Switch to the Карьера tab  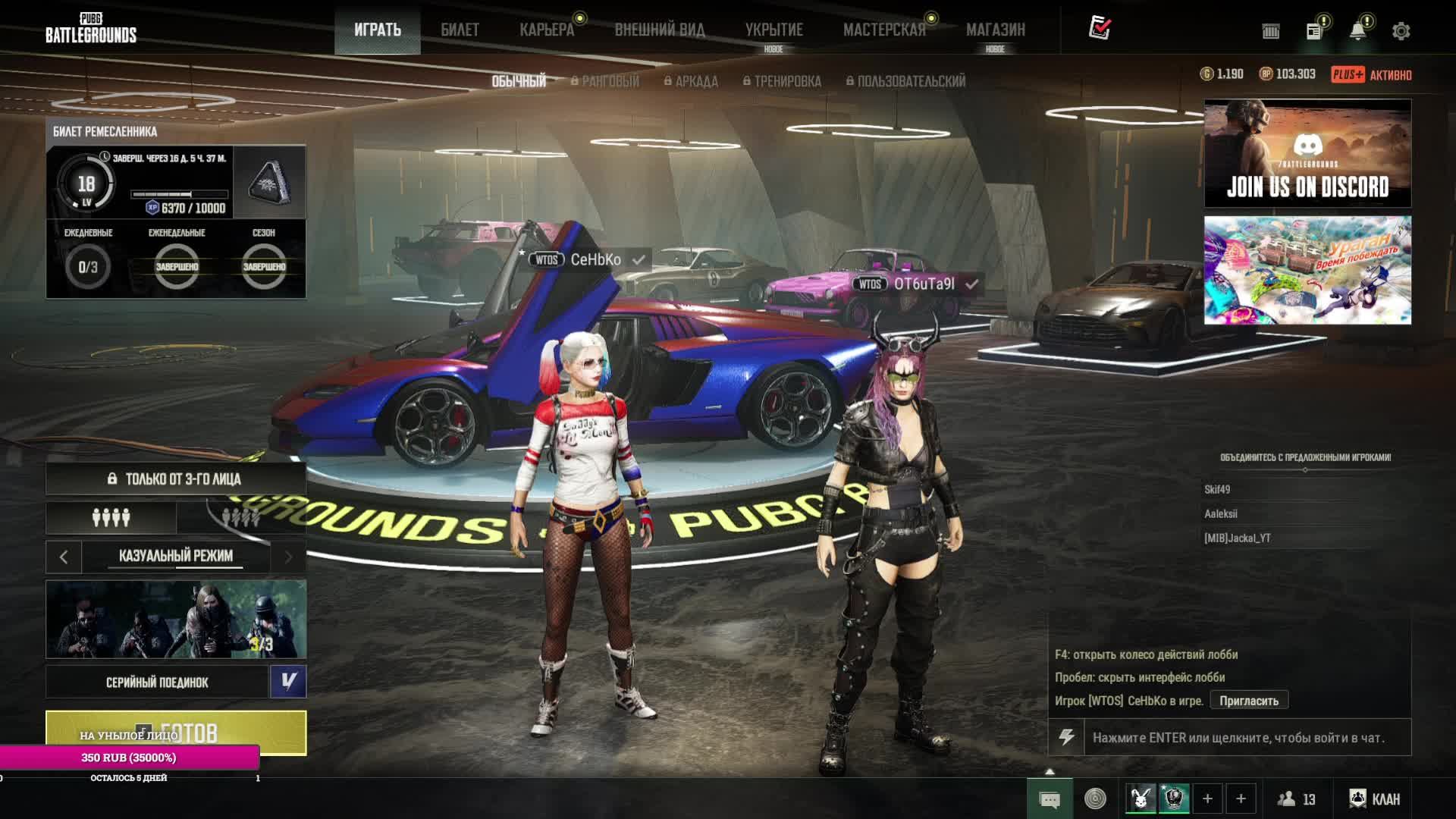pos(547,30)
